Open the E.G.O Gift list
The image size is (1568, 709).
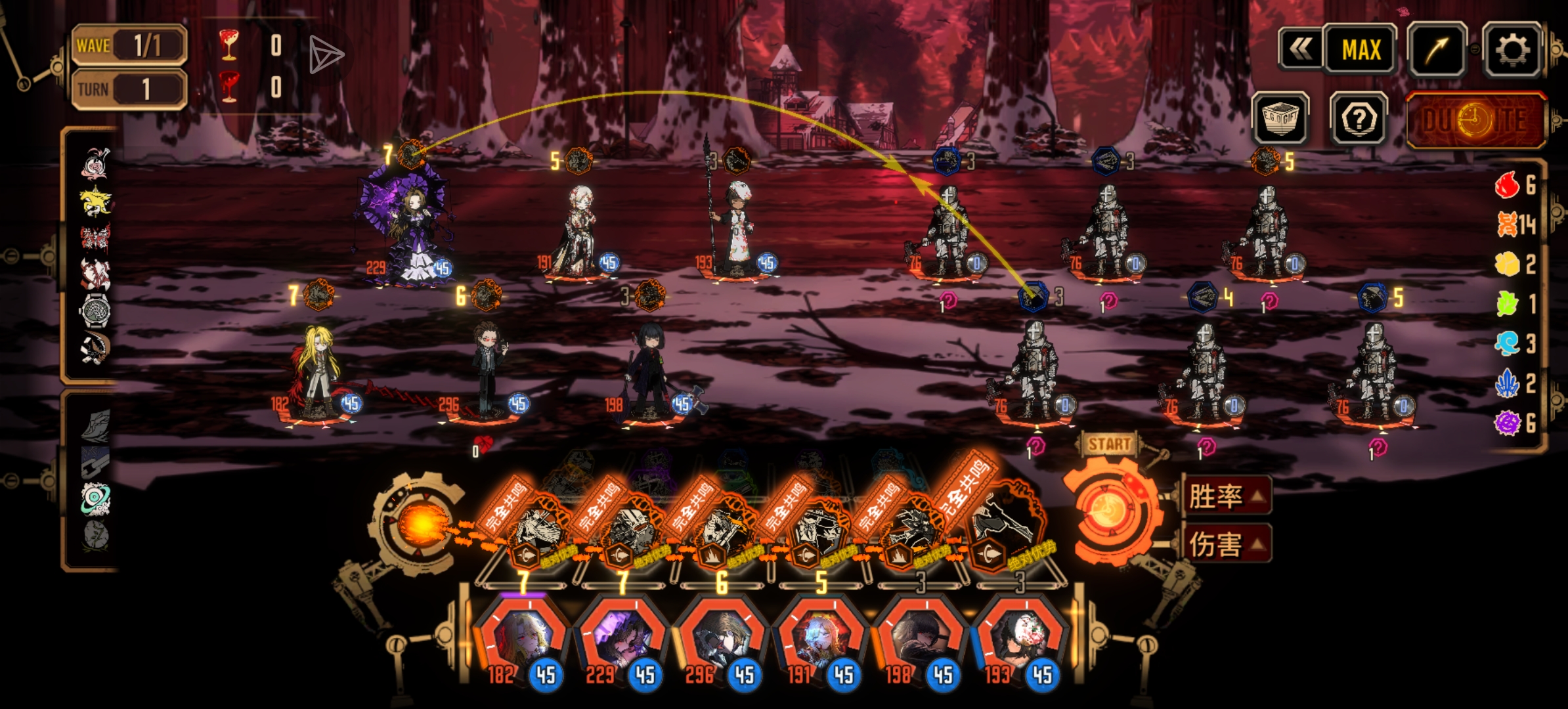point(1280,119)
